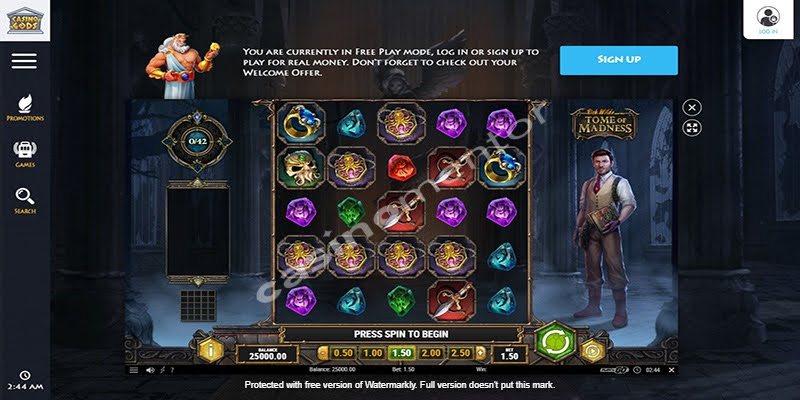Screen dimensions: 800x400
Task: Expand the casino sidebar hamburger menu
Action: [x=24, y=61]
